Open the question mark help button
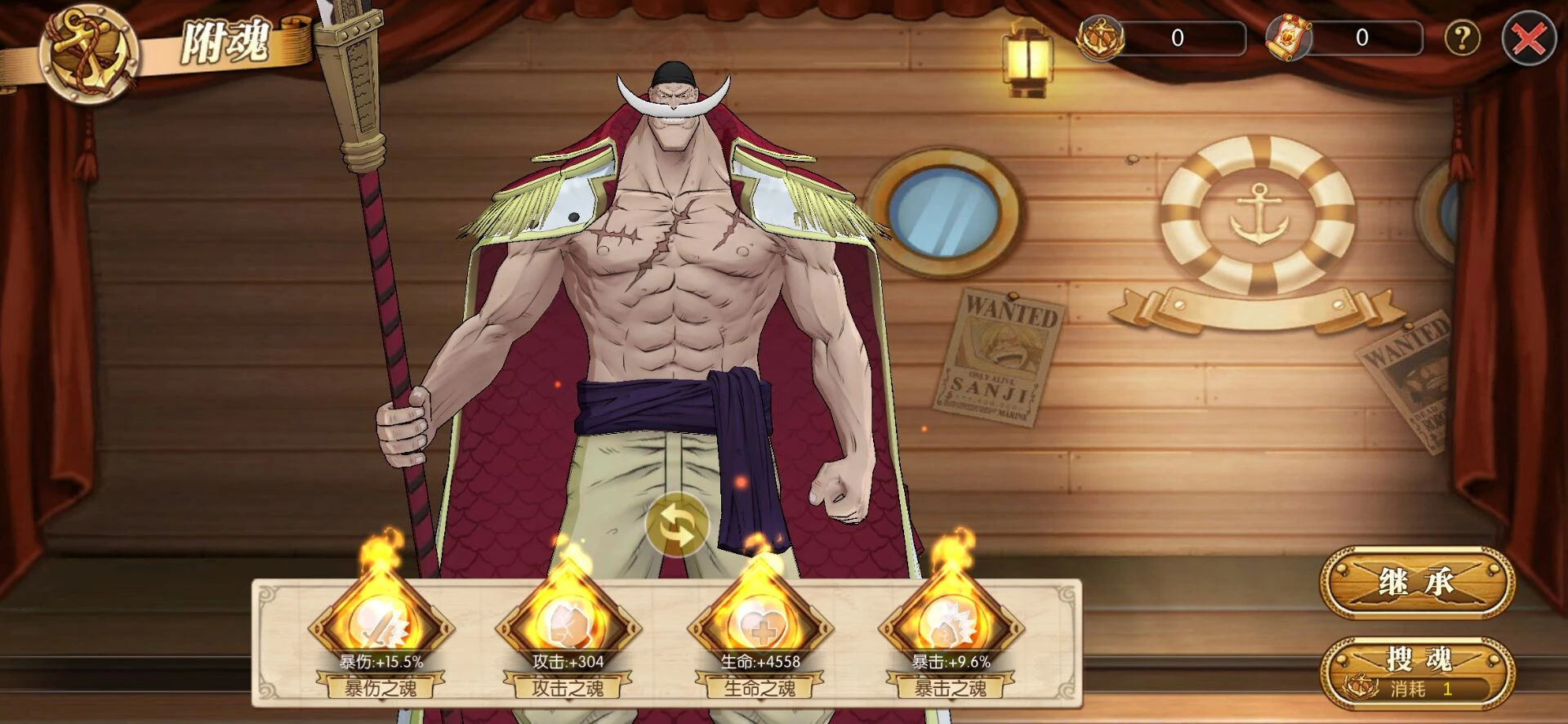This screenshot has width=1568, height=724. pyautogui.click(x=1462, y=38)
